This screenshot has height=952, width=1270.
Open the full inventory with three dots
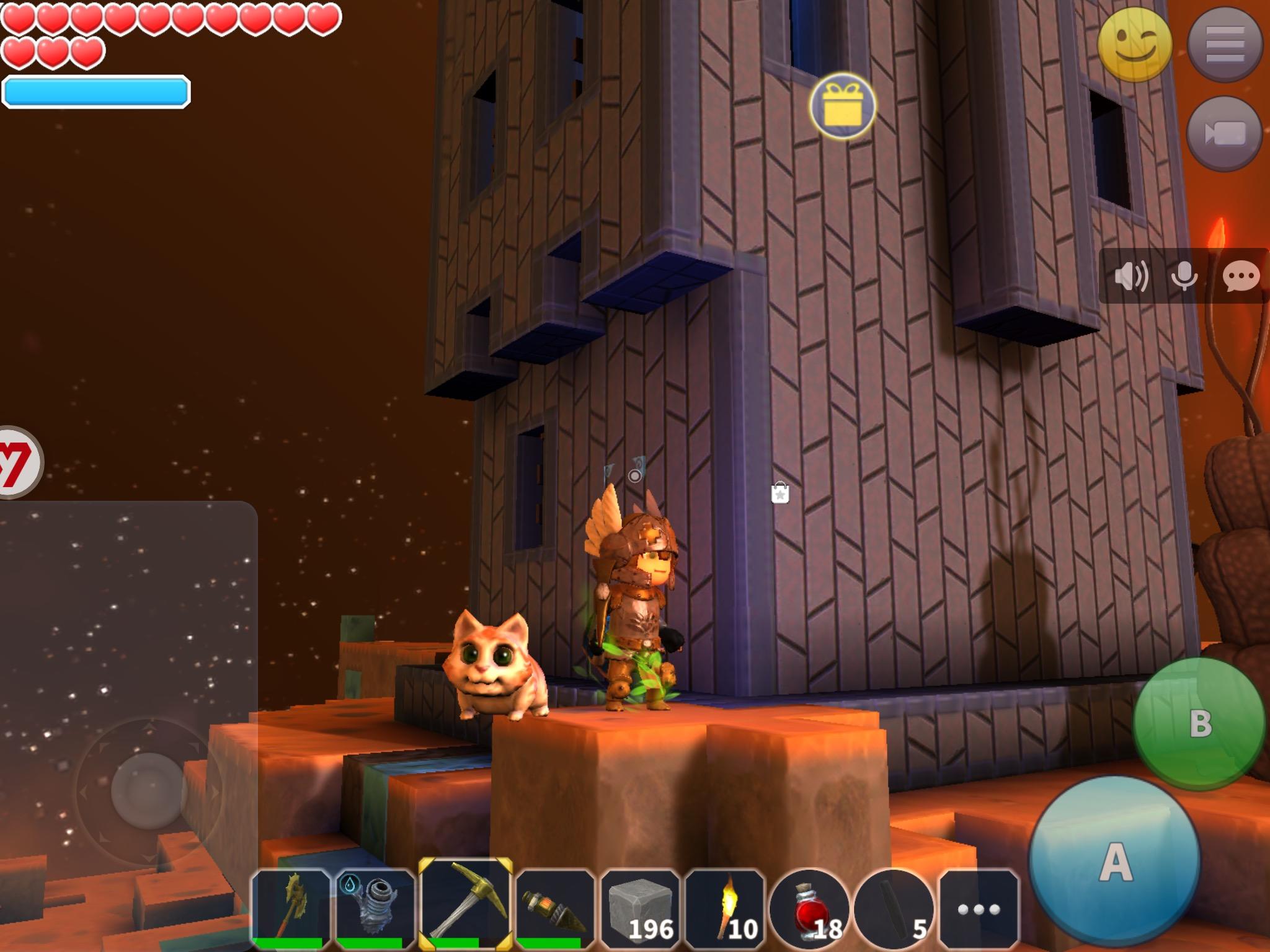click(979, 909)
